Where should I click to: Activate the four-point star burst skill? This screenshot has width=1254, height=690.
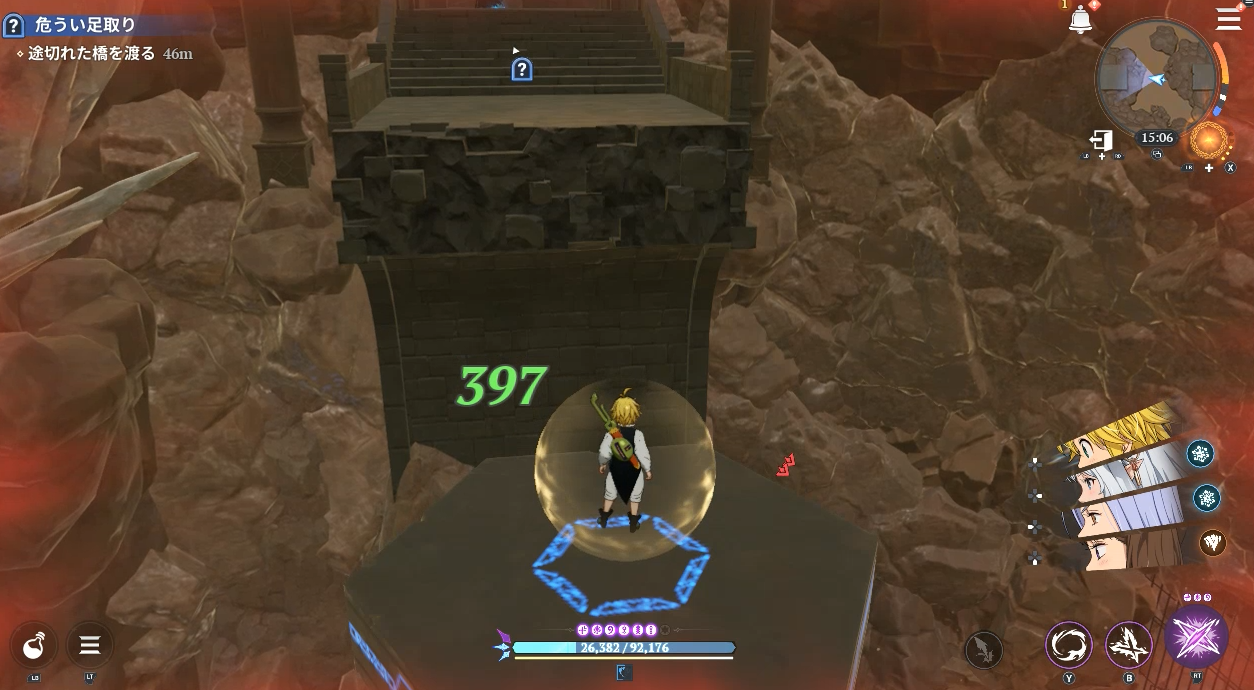(x=1129, y=645)
